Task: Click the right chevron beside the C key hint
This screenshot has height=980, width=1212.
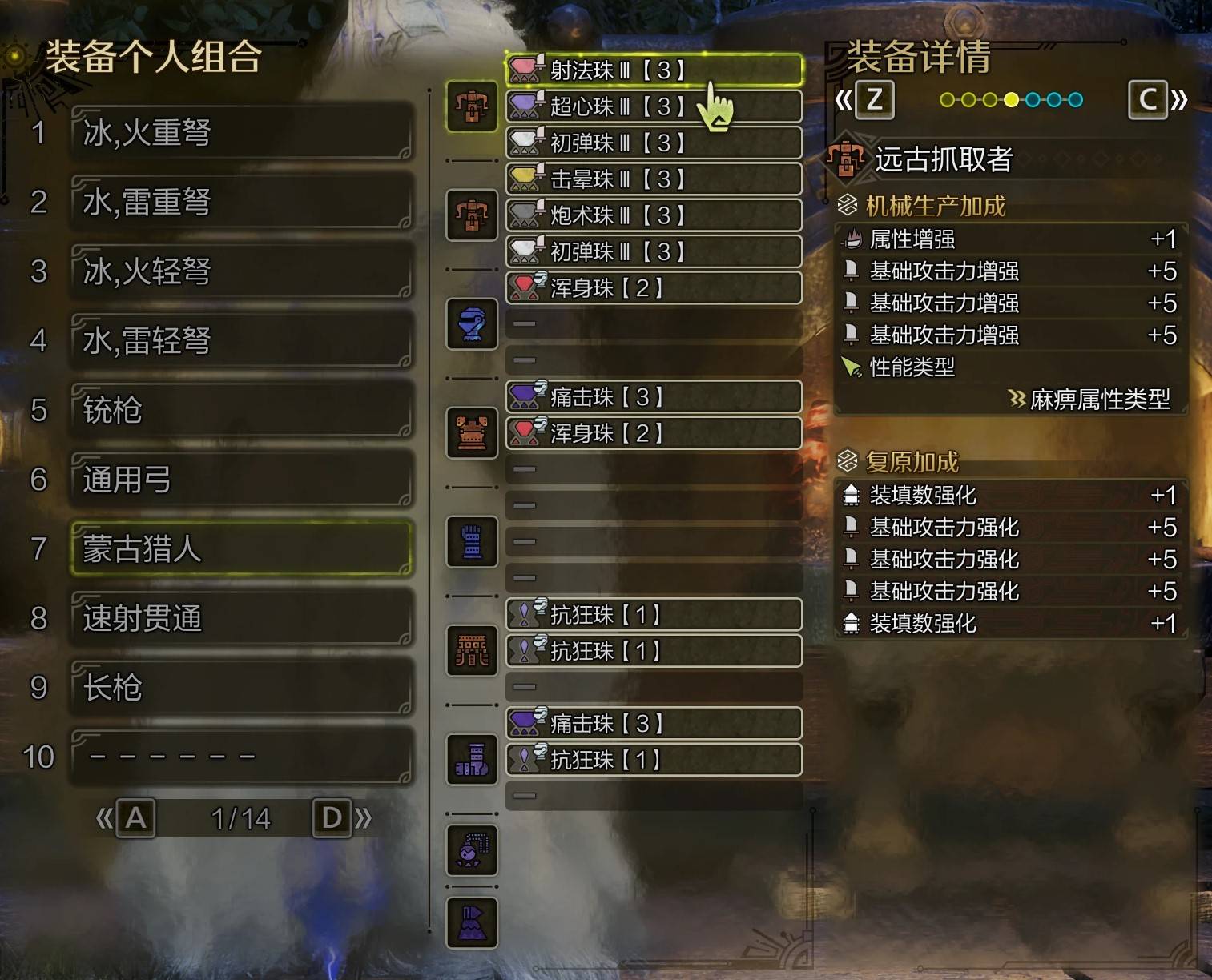Action: 1178,101
